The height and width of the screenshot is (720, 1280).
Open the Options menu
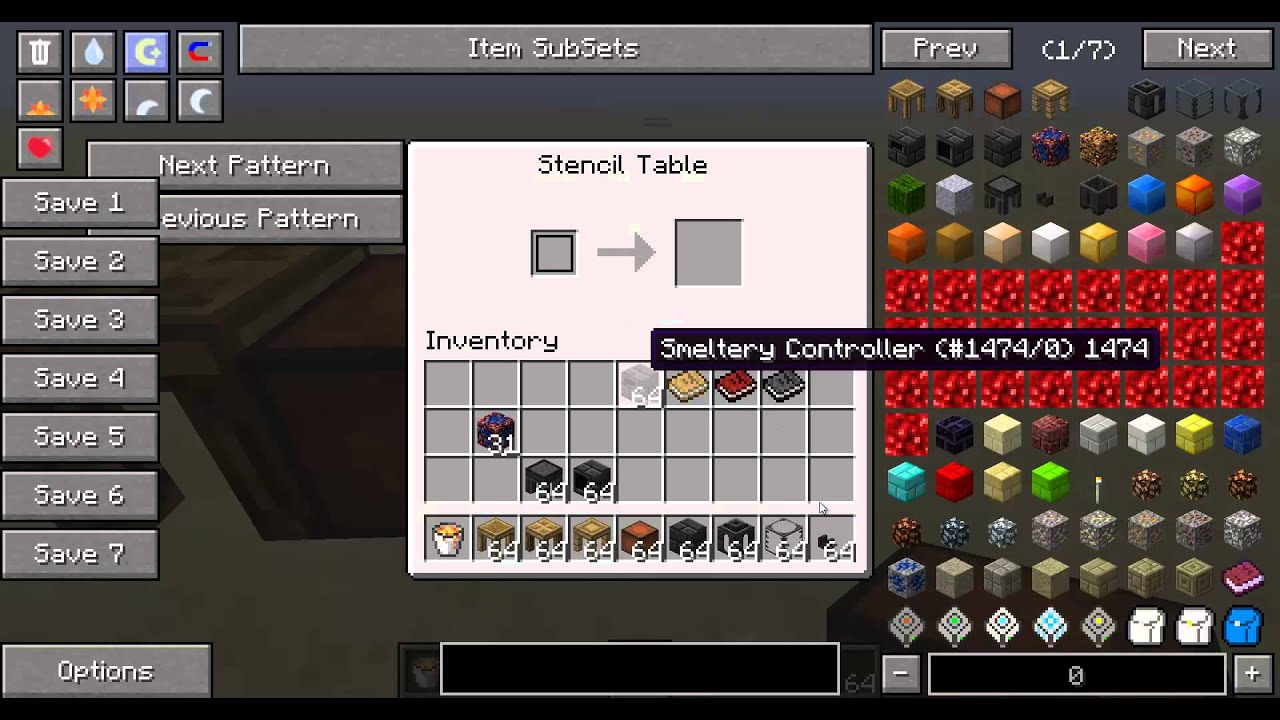[x=106, y=671]
